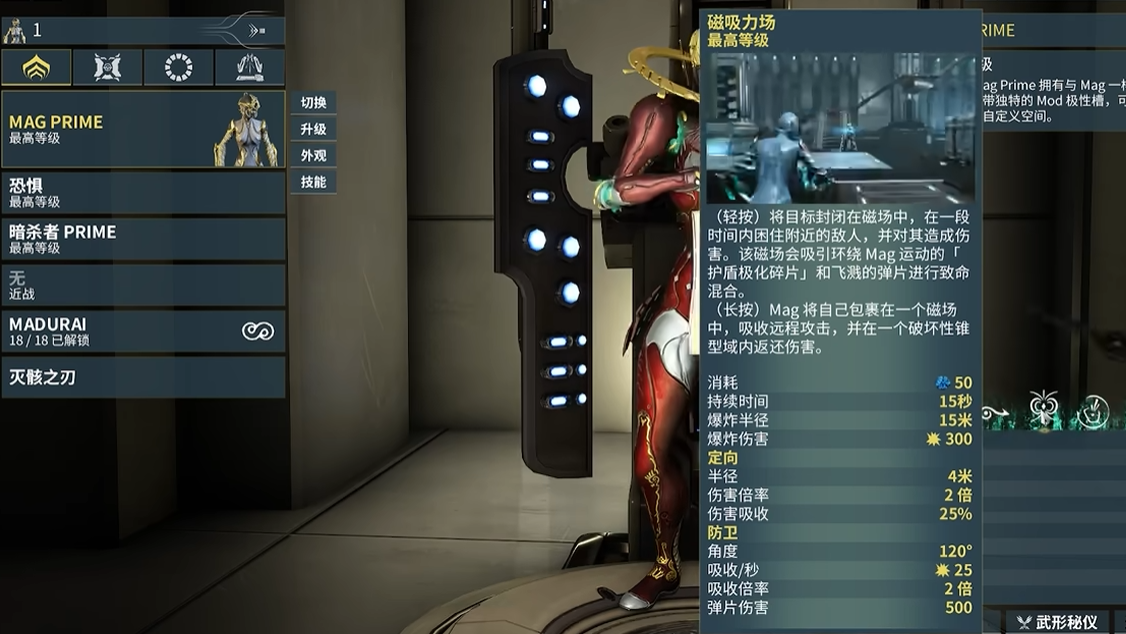This screenshot has width=1126, height=634.
Task: Open the gear wheel tab
Action: click(x=178, y=68)
